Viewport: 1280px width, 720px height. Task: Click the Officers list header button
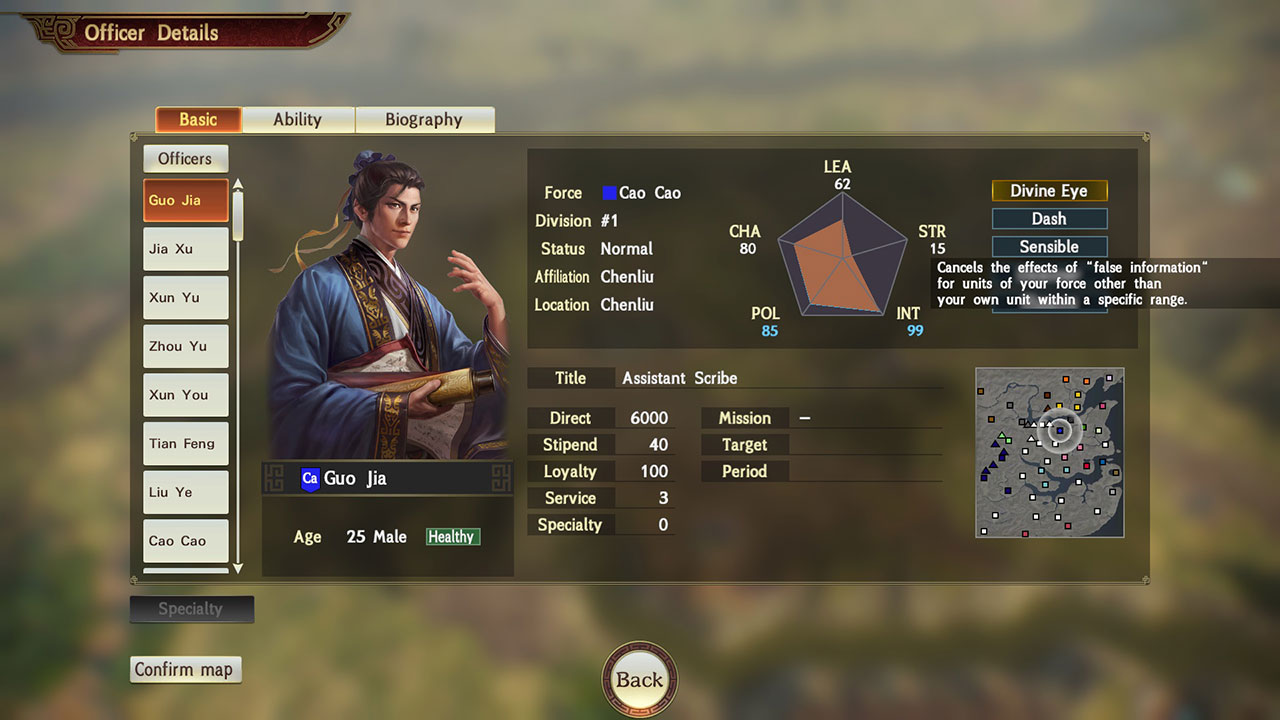(185, 159)
